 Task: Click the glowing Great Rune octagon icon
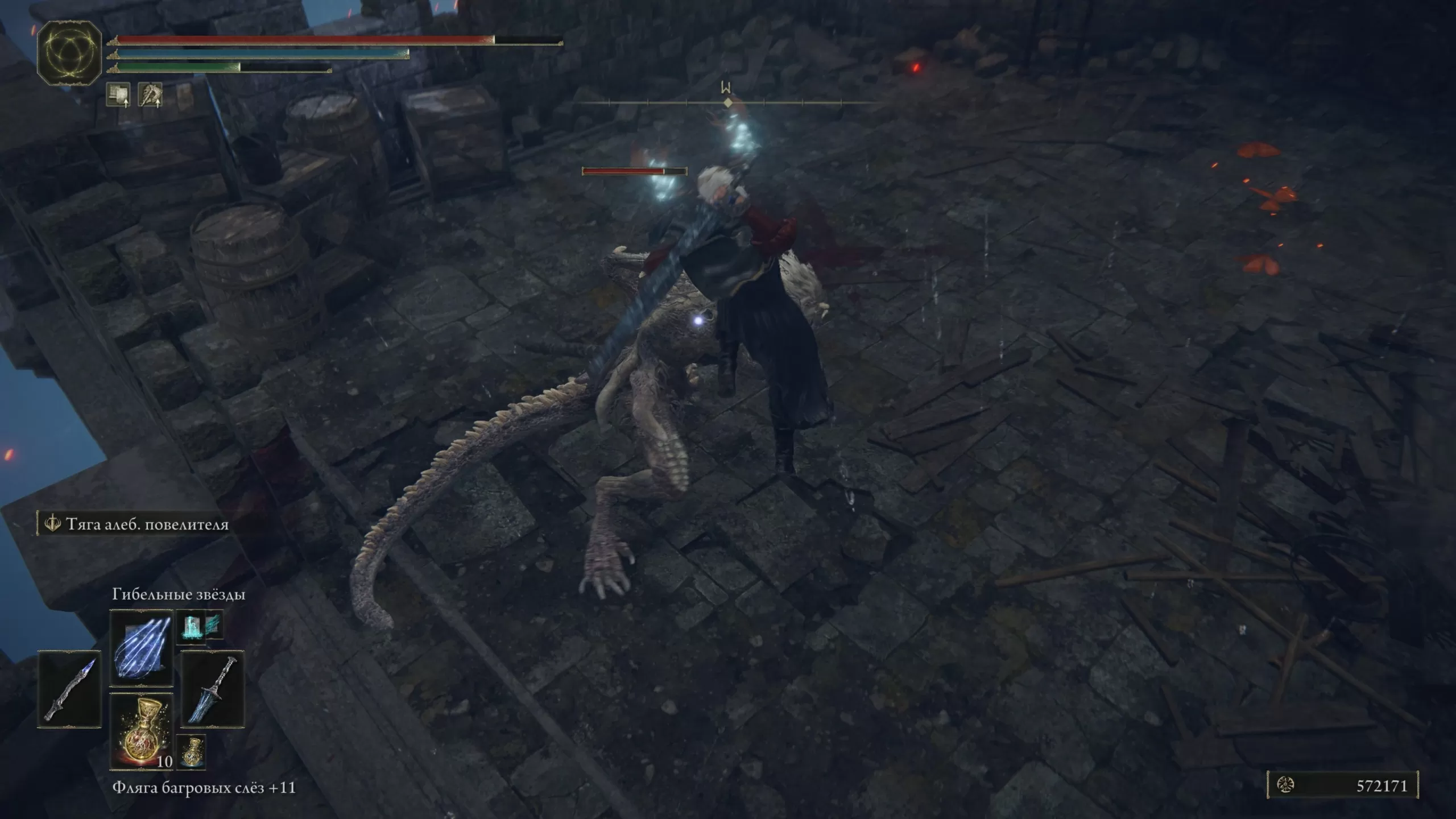[x=69, y=53]
